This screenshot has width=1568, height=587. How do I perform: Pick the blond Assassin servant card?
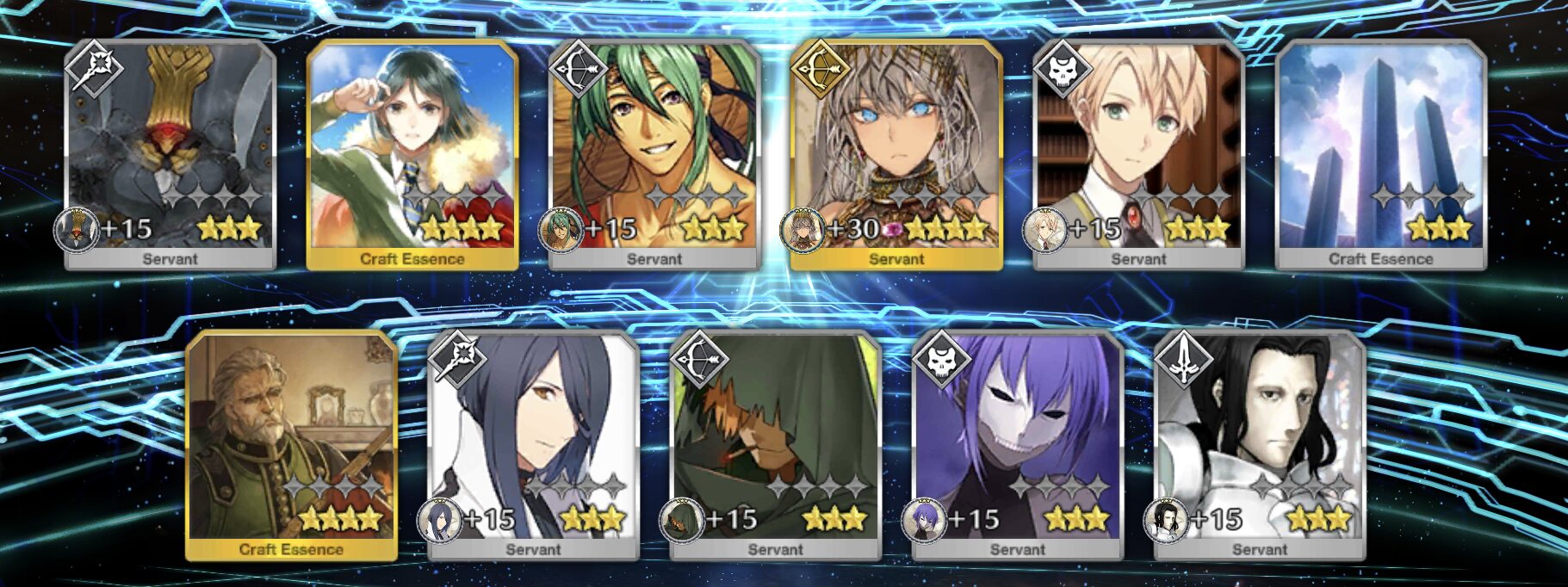[x=1138, y=153]
